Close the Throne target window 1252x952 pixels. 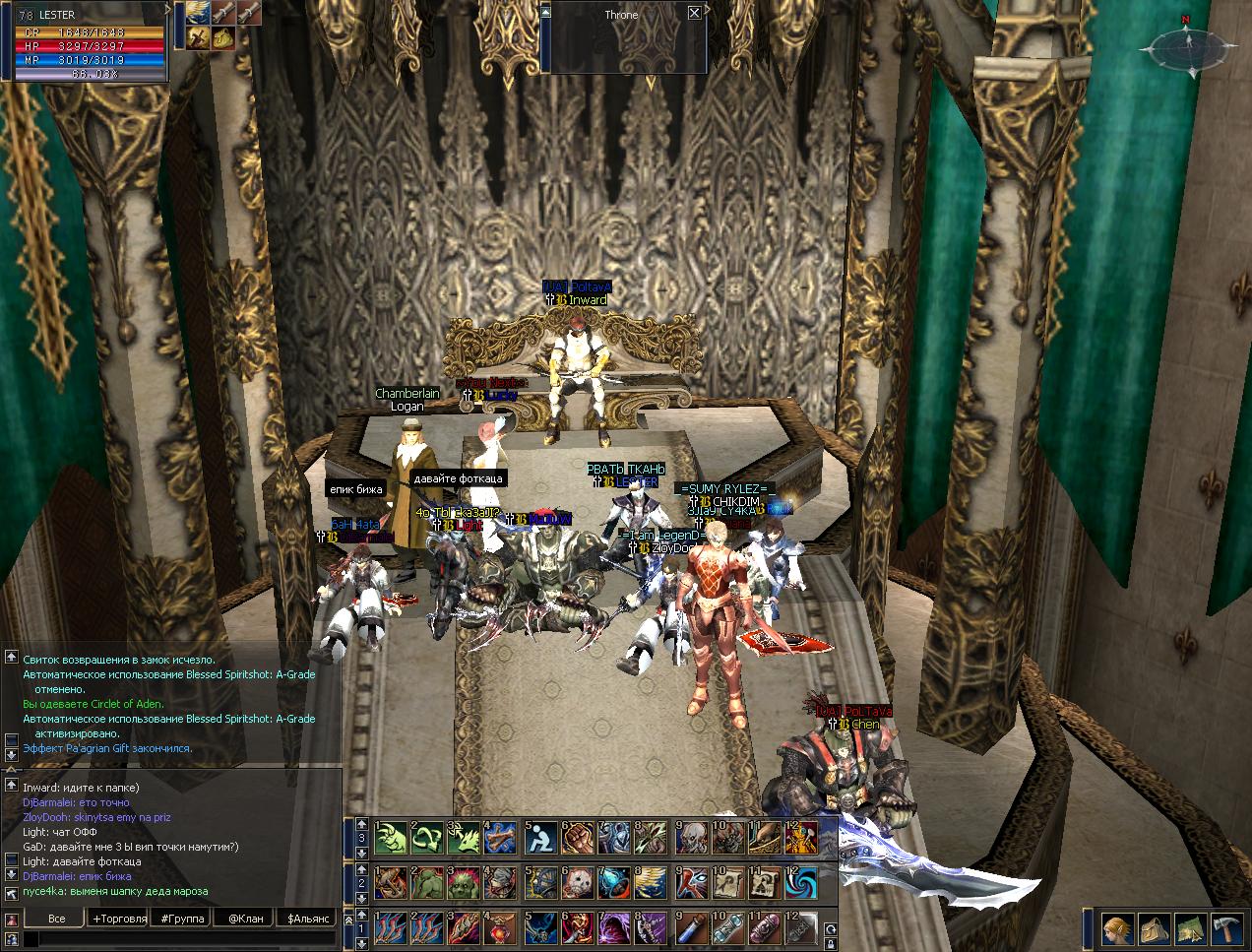pyautogui.click(x=695, y=13)
